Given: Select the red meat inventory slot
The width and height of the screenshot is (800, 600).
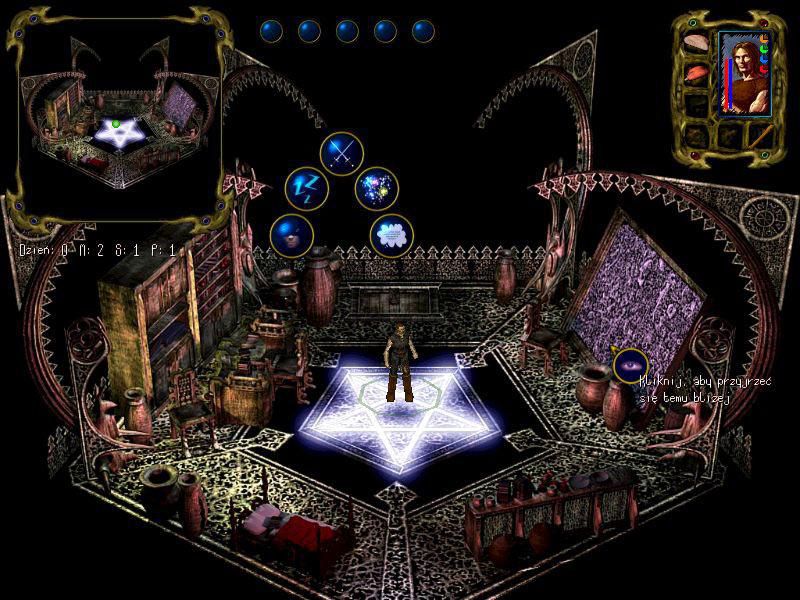Looking at the screenshot, I should [696, 73].
